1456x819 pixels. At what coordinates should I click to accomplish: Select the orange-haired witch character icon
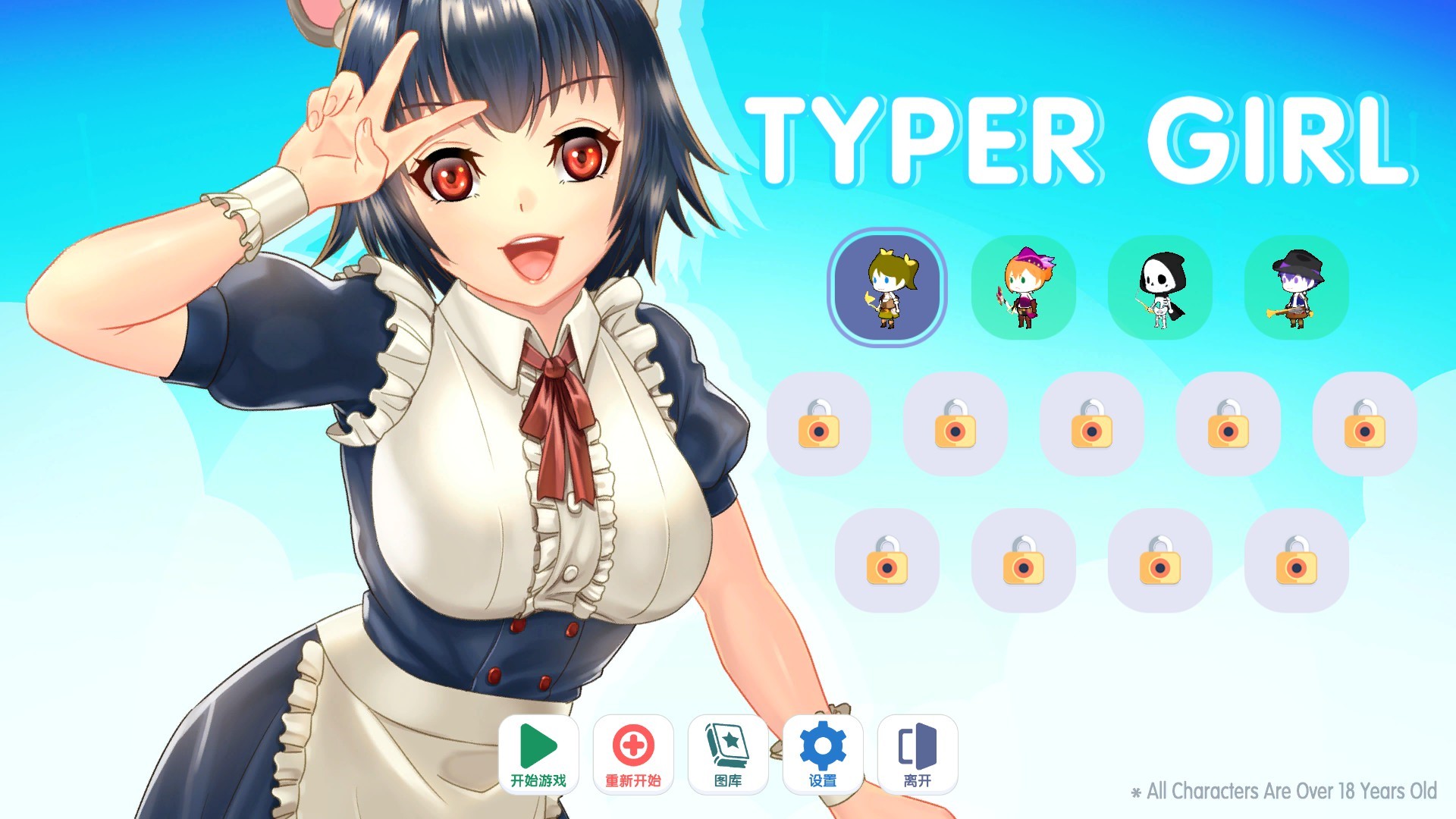pos(1025,288)
